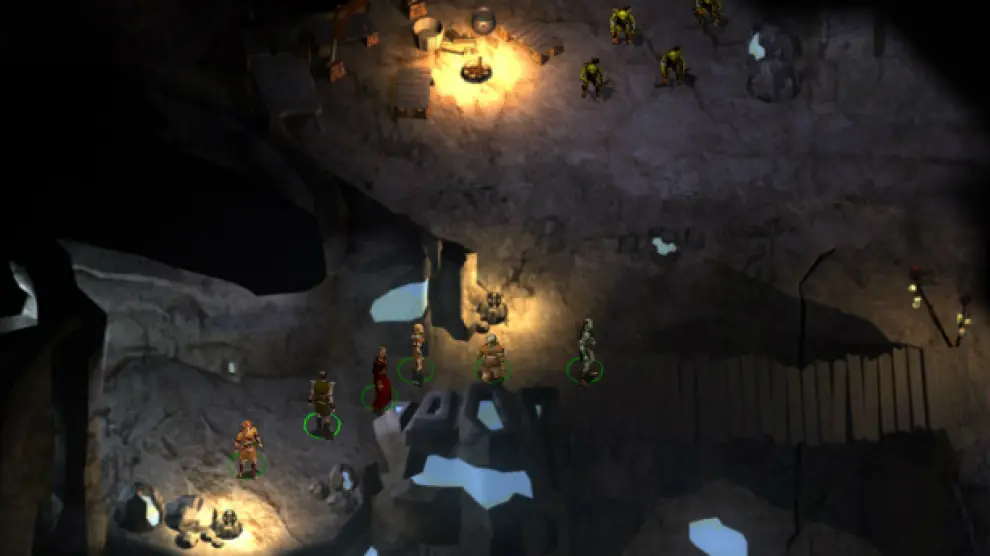Viewport: 990px width, 556px height.
Task: Select the red-robed party member
Action: [x=381, y=381]
